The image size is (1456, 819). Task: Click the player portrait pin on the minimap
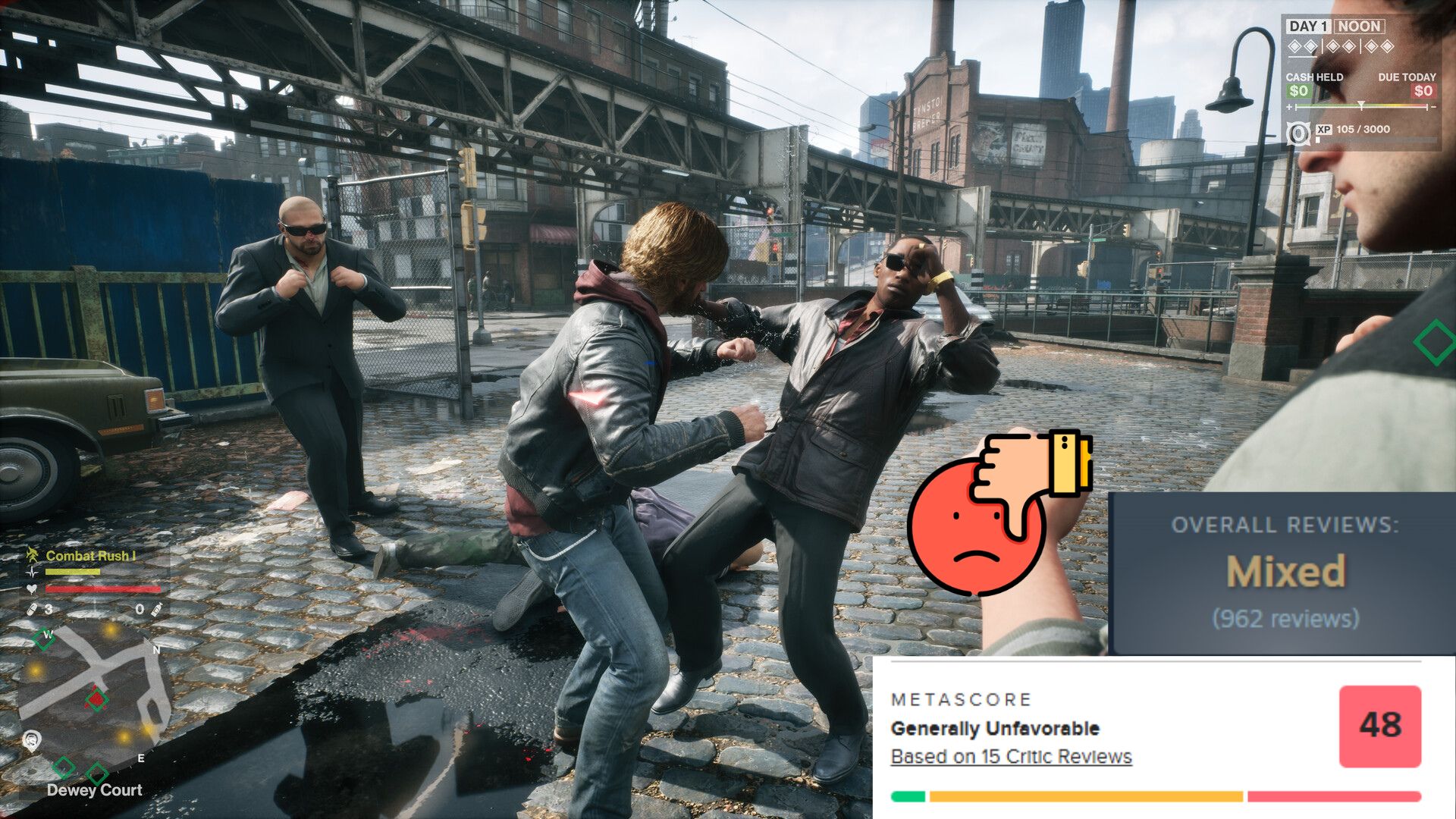[32, 739]
